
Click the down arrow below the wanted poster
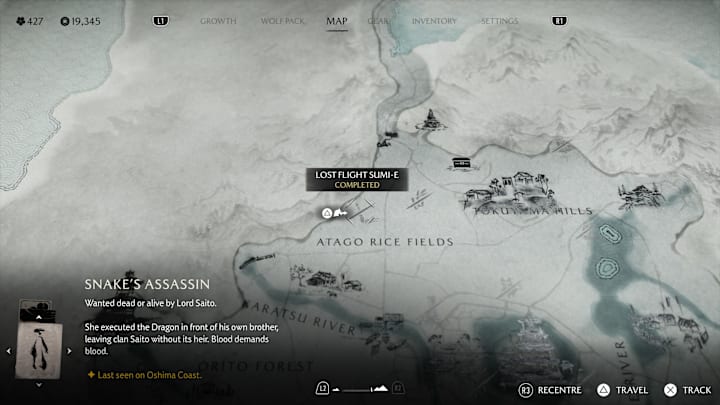pos(40,385)
